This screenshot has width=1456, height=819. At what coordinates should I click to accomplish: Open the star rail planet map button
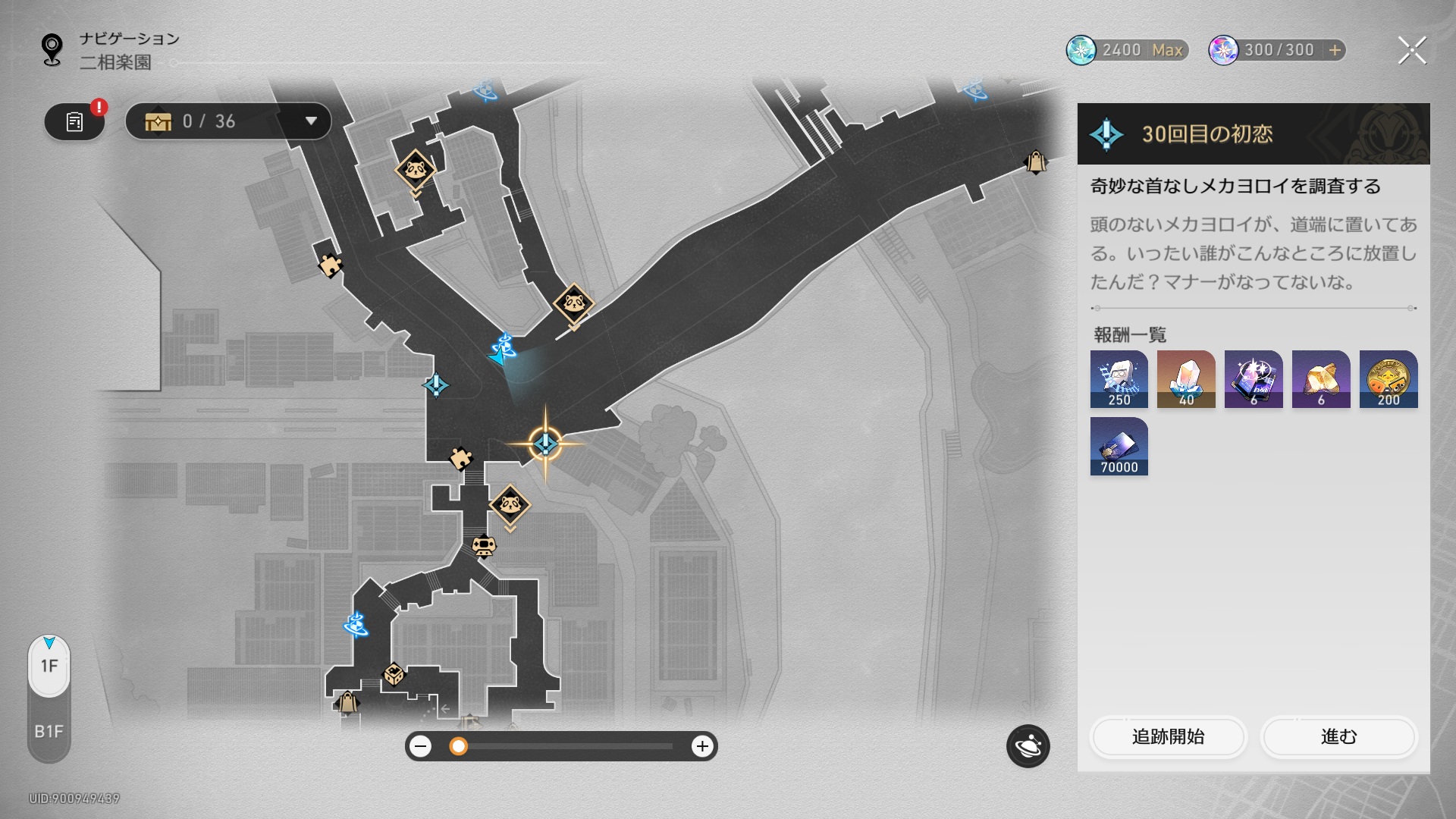(1028, 746)
